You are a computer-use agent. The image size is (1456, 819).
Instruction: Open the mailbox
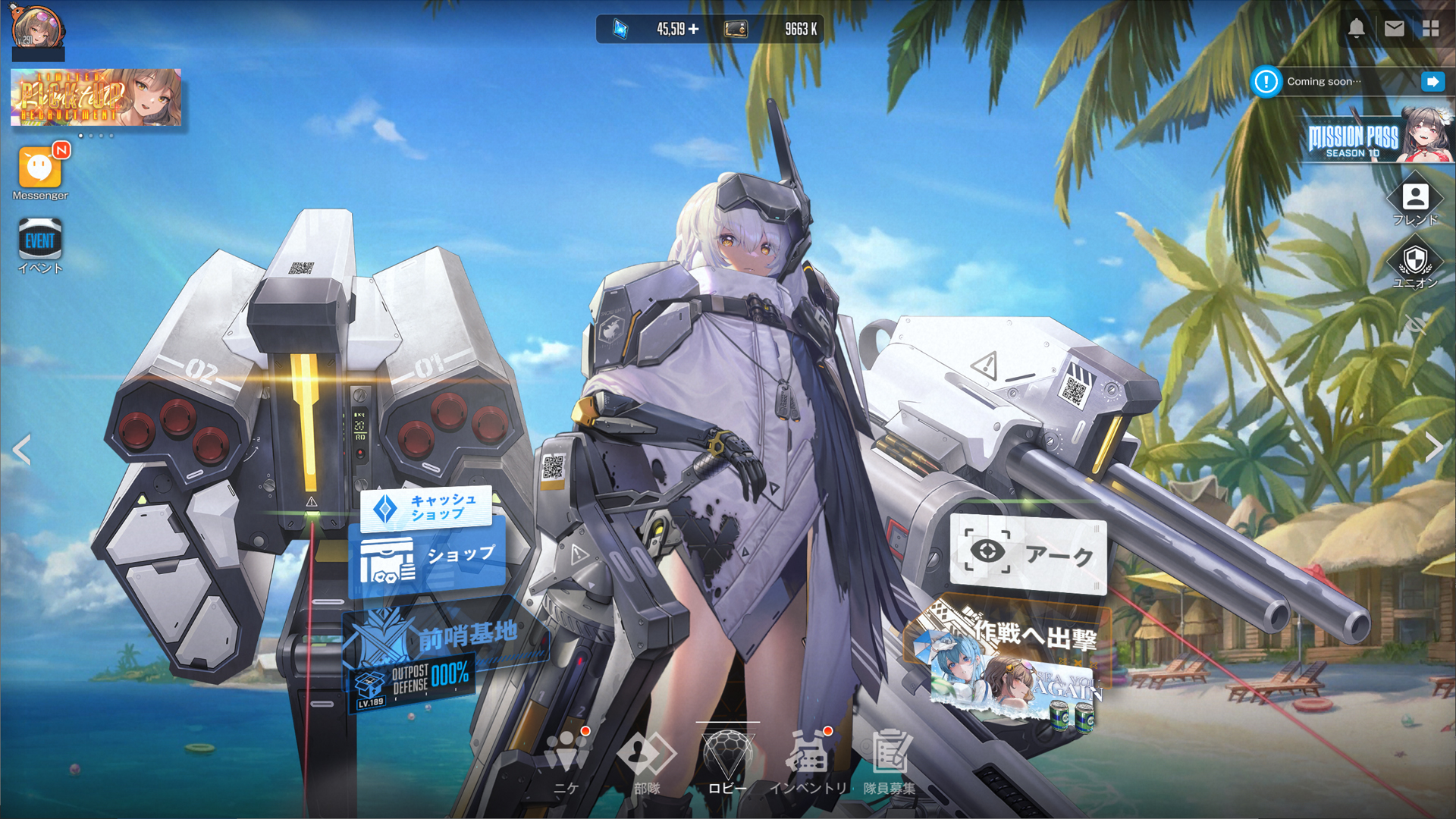pos(1394,29)
